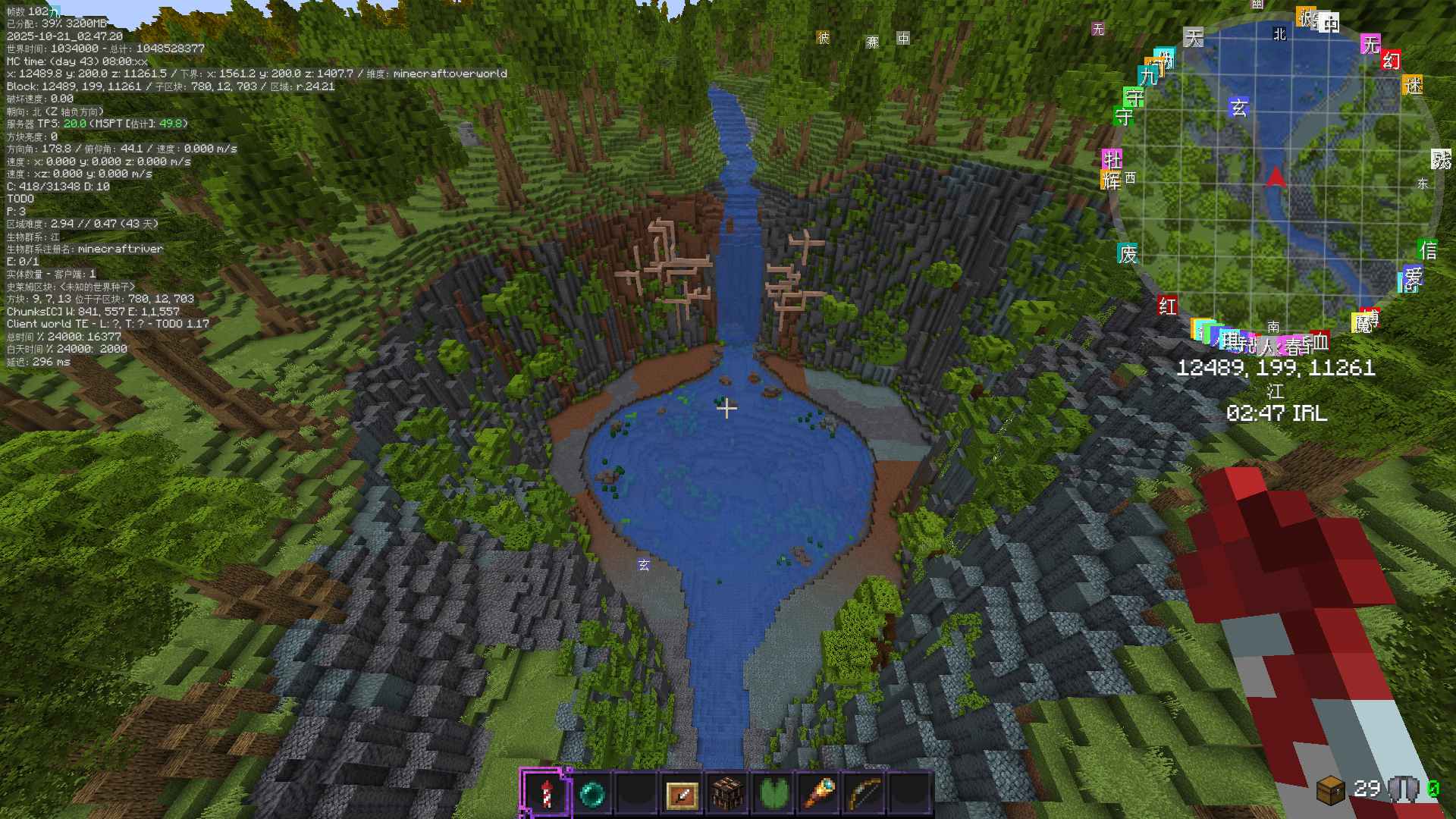Select the teal 九 waypoint marker

click(1147, 76)
